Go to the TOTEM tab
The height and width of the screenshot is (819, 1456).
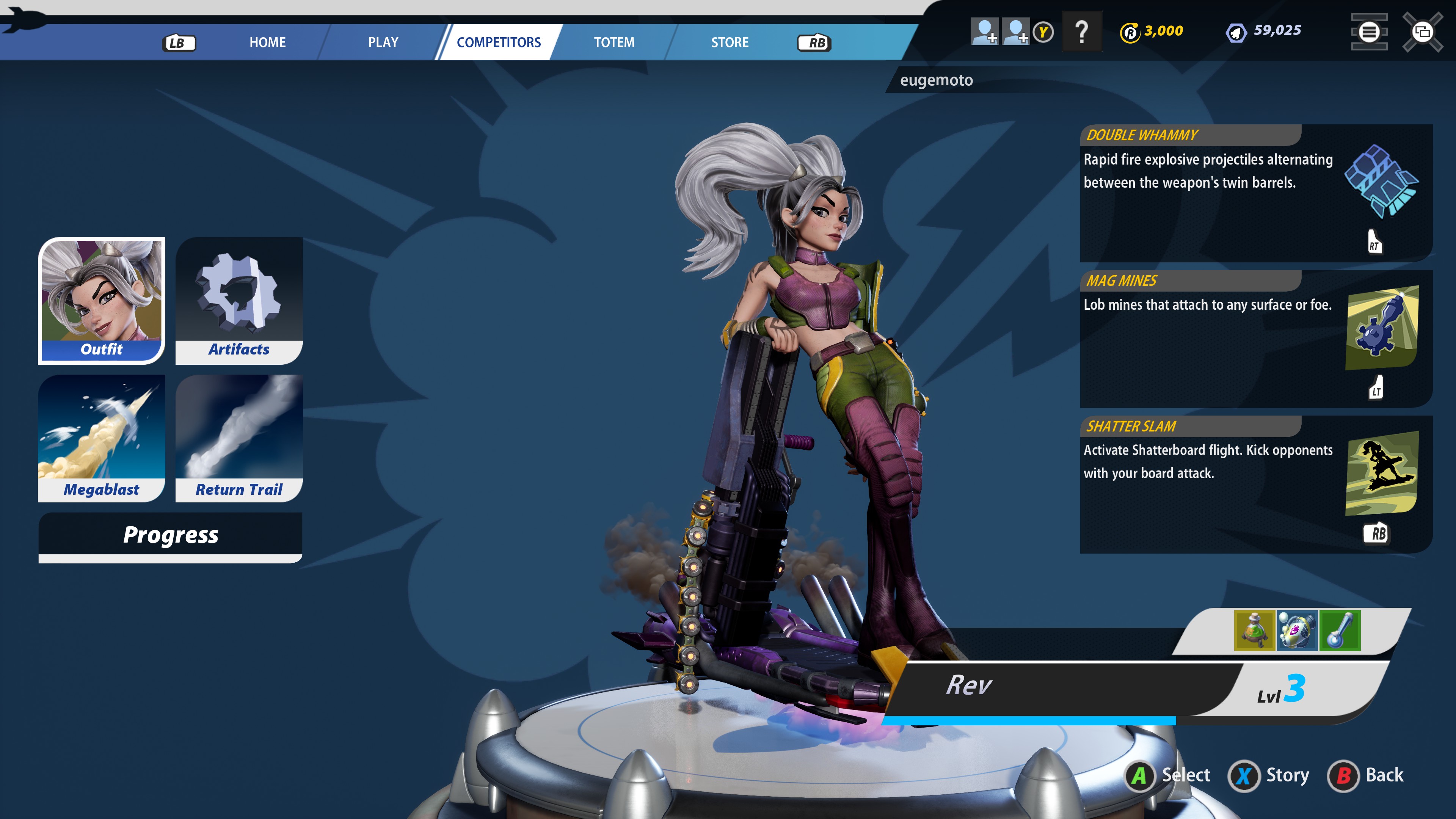click(x=614, y=42)
